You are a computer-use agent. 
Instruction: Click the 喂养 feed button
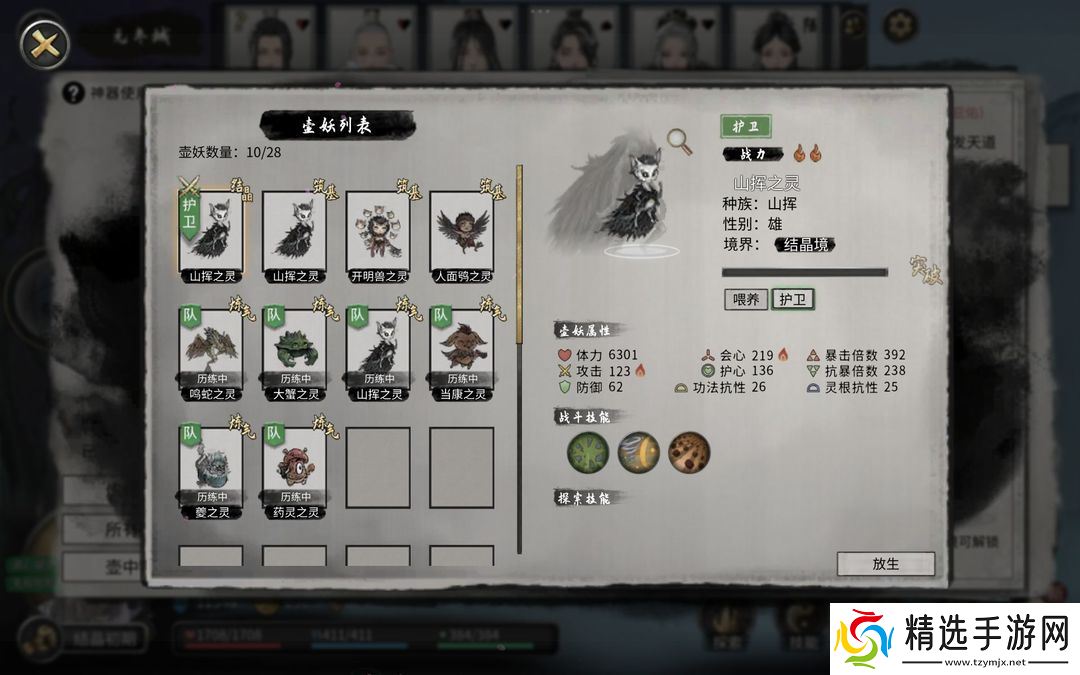pos(746,299)
